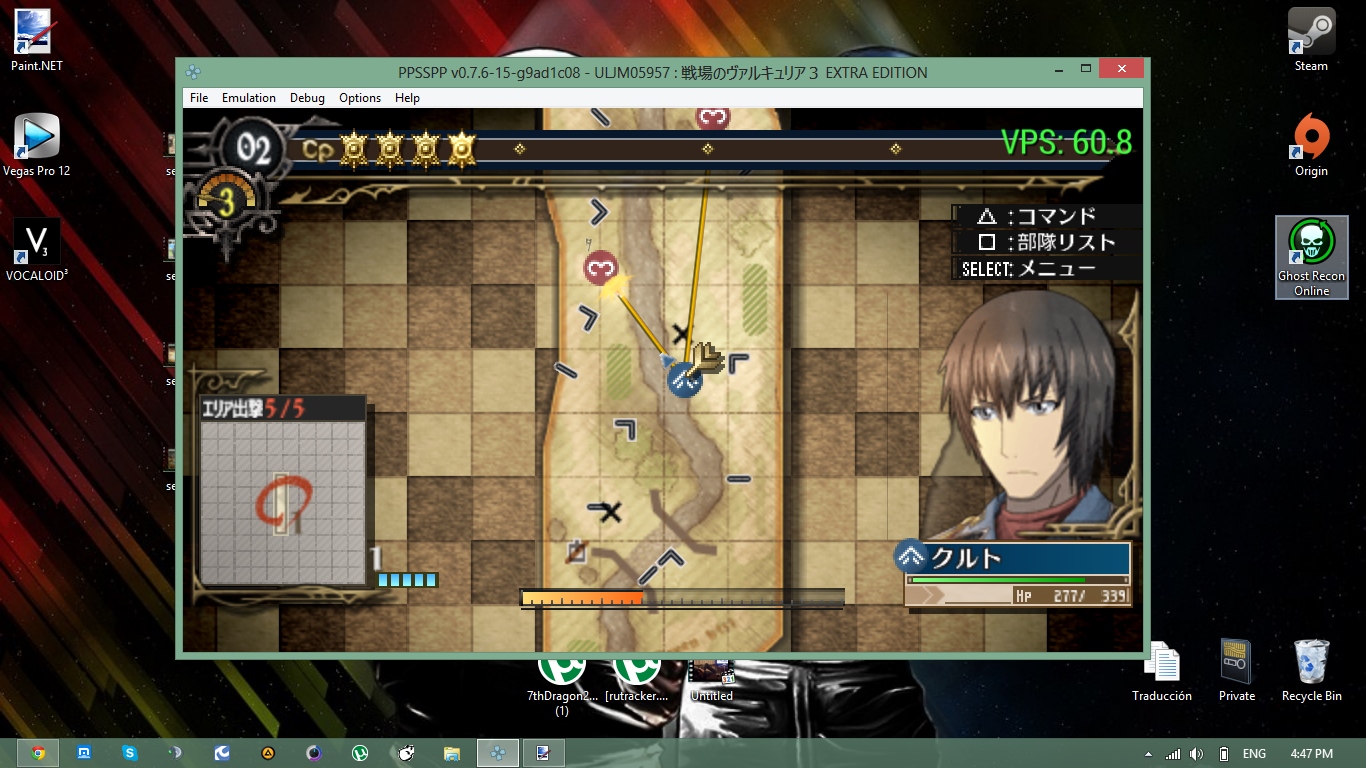The width and height of the screenshot is (1366, 768).
Task: Close the PPSSPP window
Action: click(x=1120, y=69)
